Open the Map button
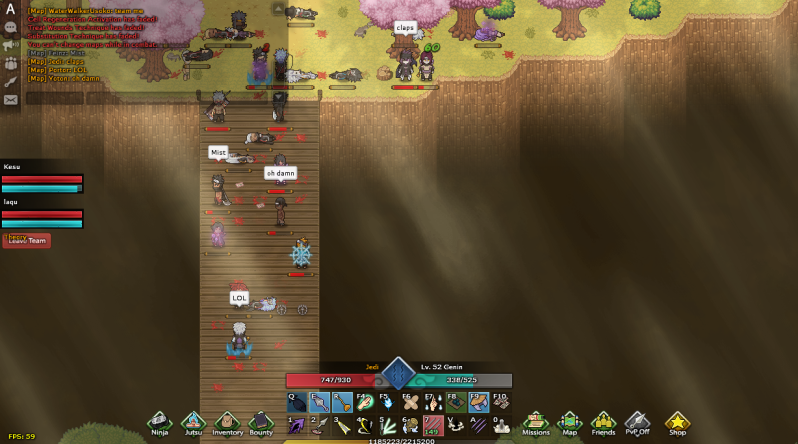Viewport: 798px width, 444px height. [x=569, y=422]
